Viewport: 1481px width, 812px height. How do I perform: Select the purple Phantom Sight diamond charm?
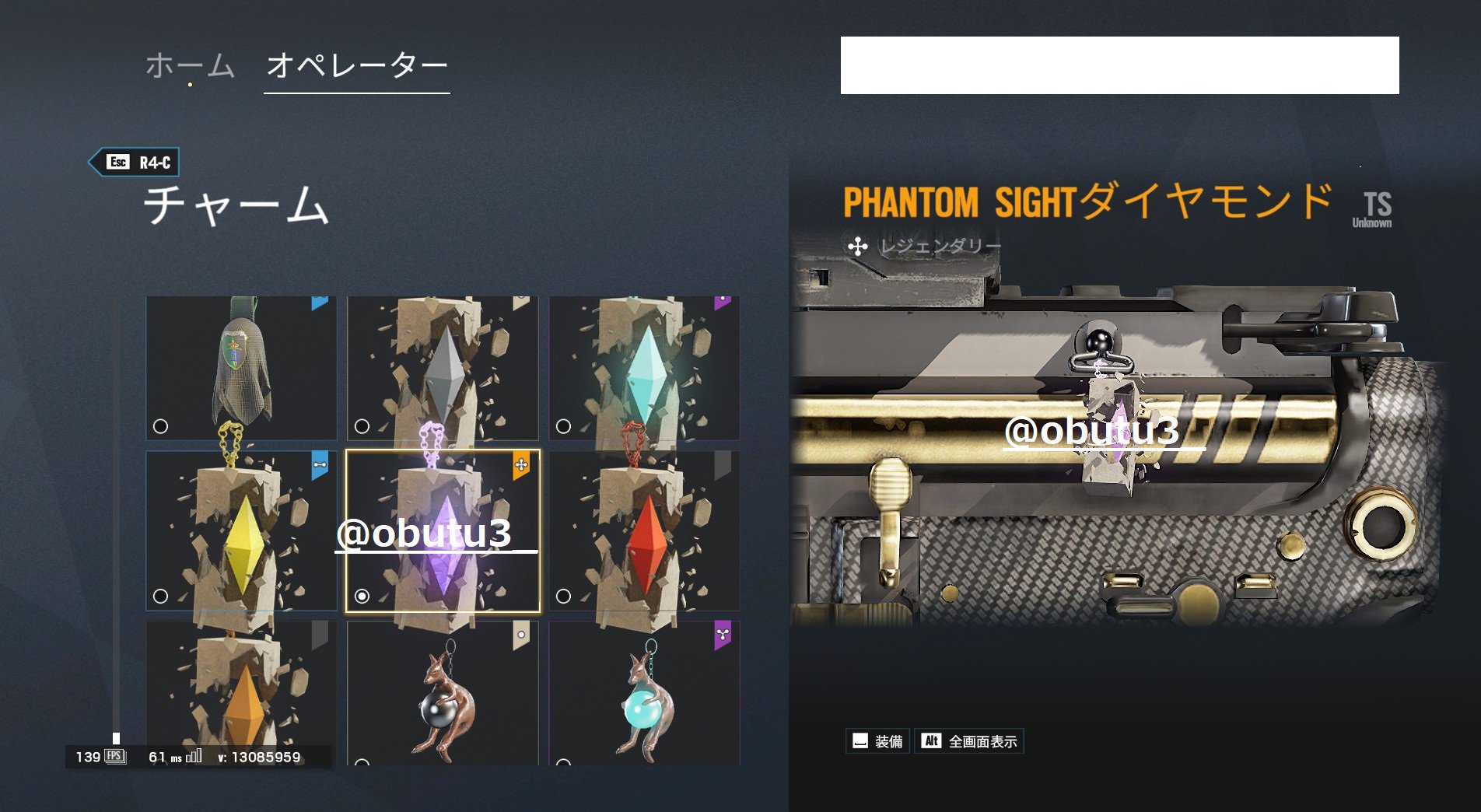pos(443,530)
